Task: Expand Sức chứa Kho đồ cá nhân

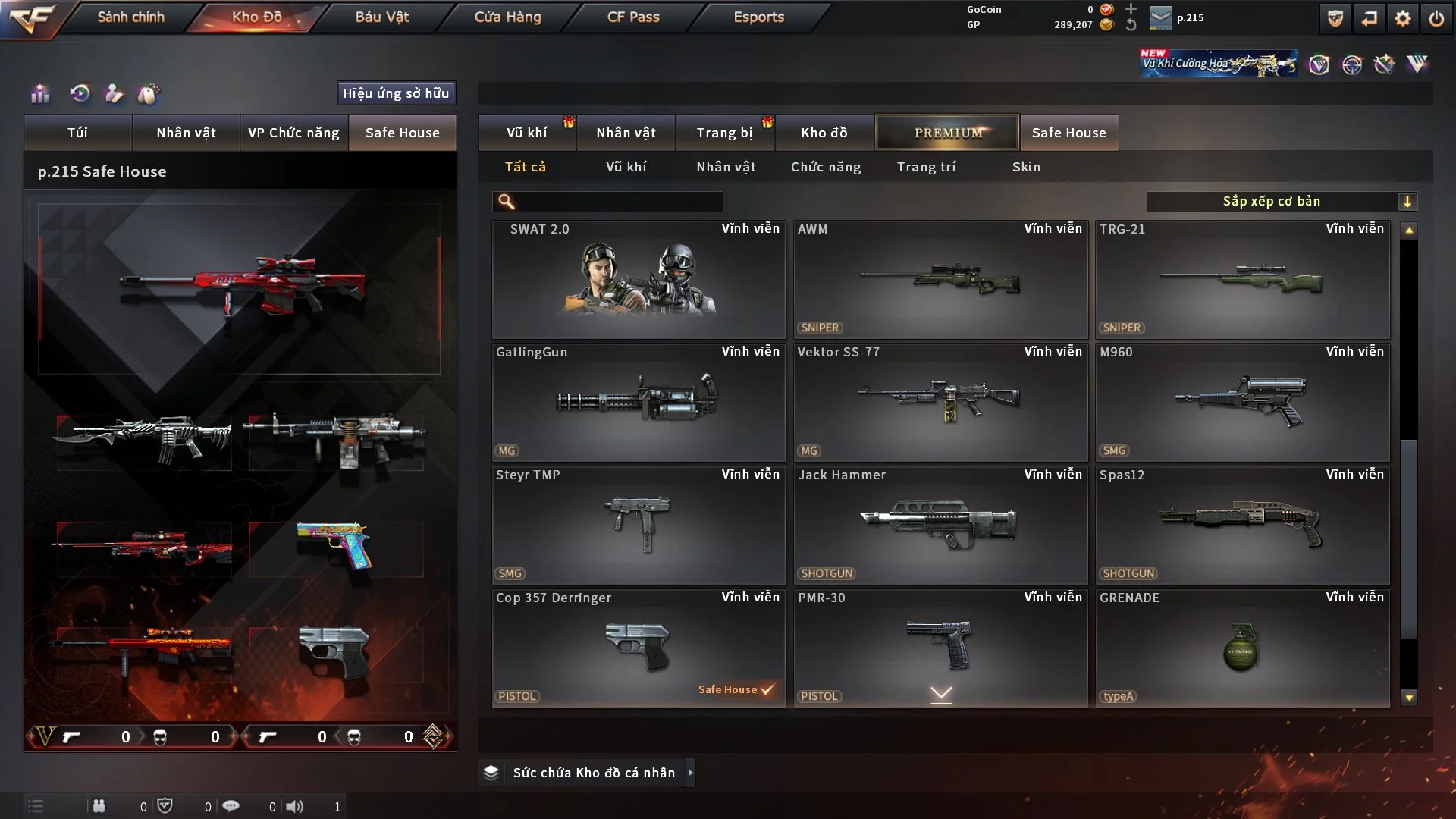Action: 593,773
